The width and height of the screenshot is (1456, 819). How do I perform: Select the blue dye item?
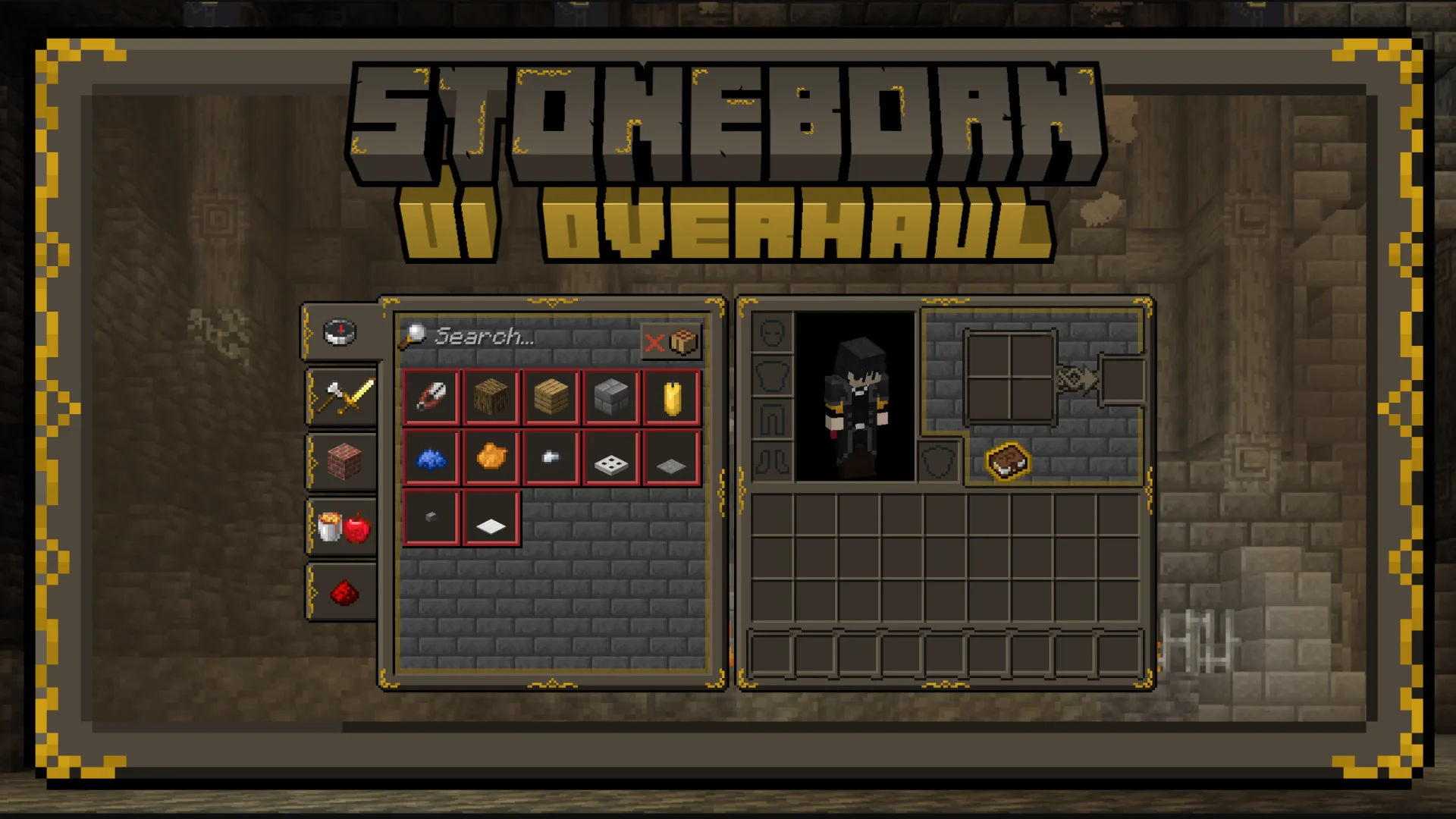(430, 457)
